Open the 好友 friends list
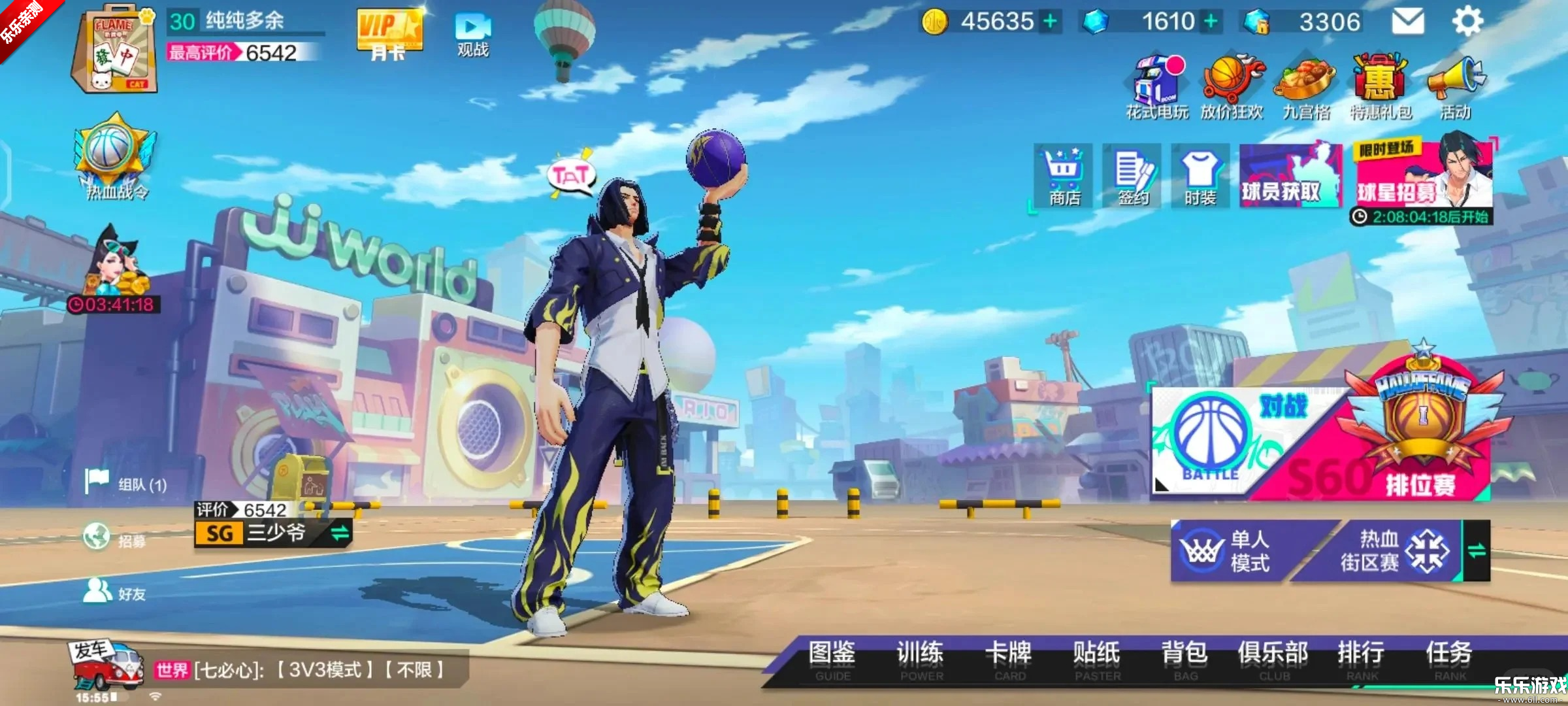The height and width of the screenshot is (706, 1568). coord(115,592)
